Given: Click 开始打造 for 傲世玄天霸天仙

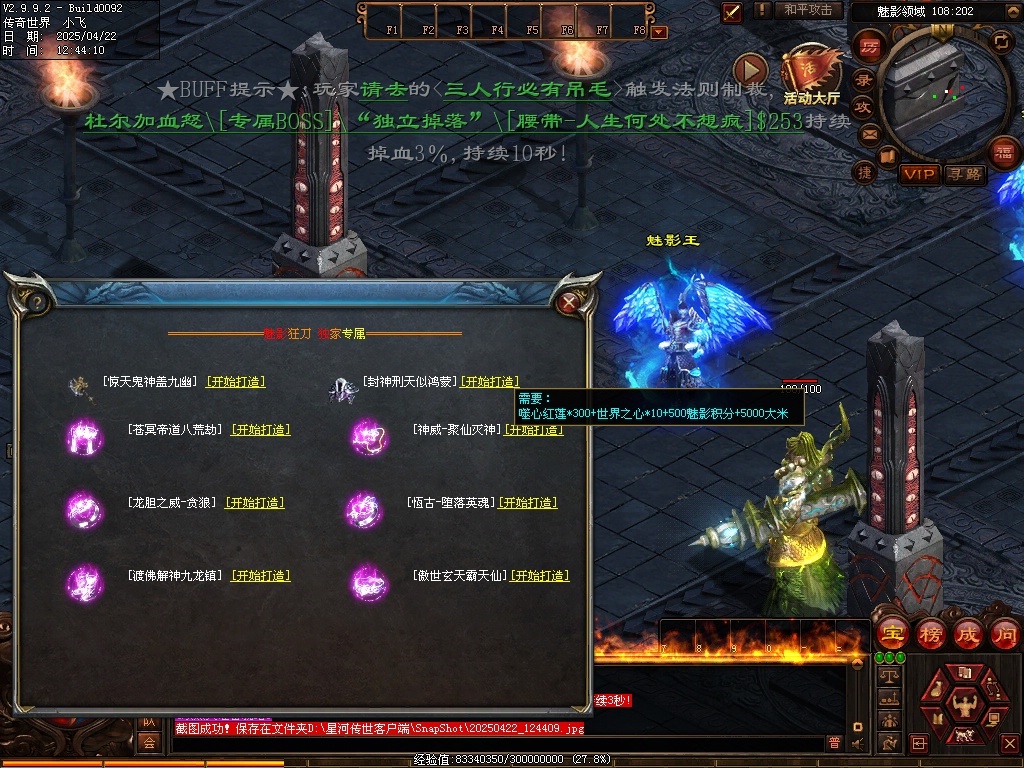Looking at the screenshot, I should pyautogui.click(x=539, y=576).
